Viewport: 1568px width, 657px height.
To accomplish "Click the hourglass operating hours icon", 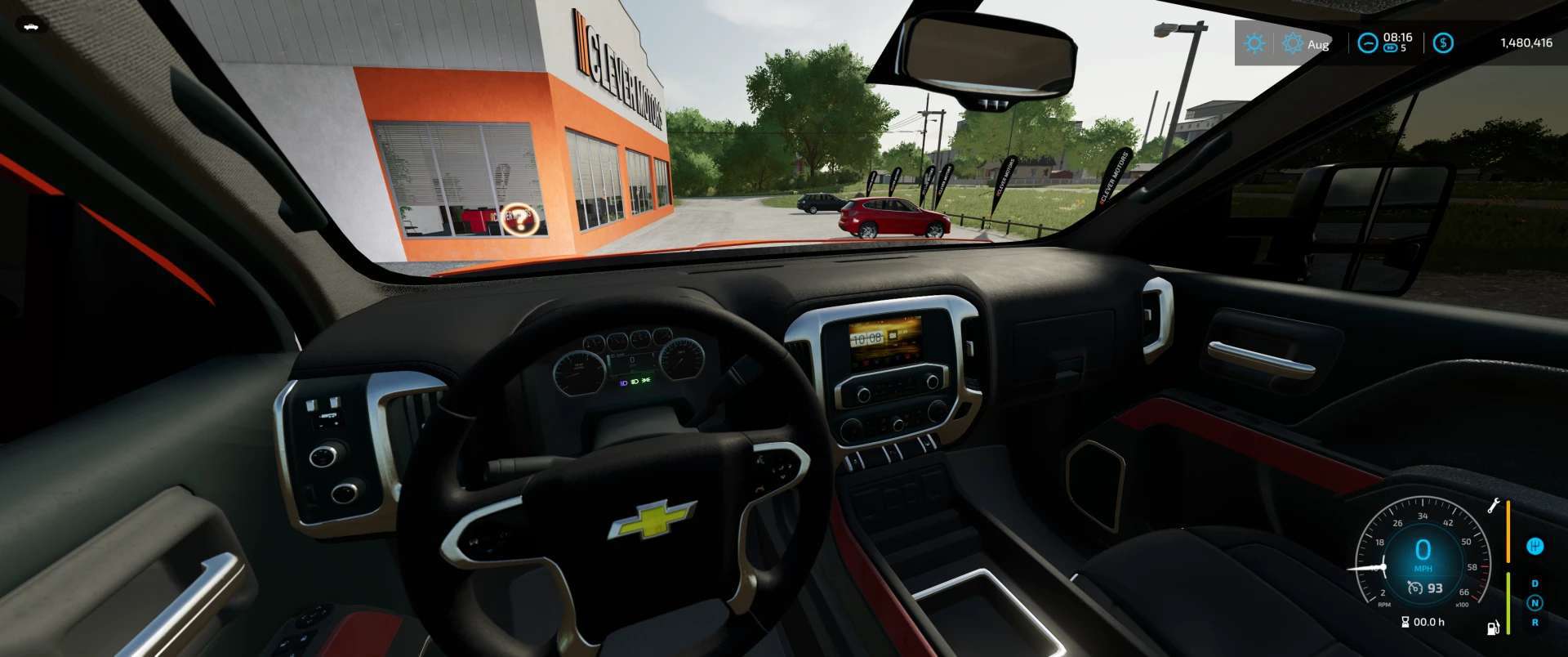I will click(x=1405, y=621).
